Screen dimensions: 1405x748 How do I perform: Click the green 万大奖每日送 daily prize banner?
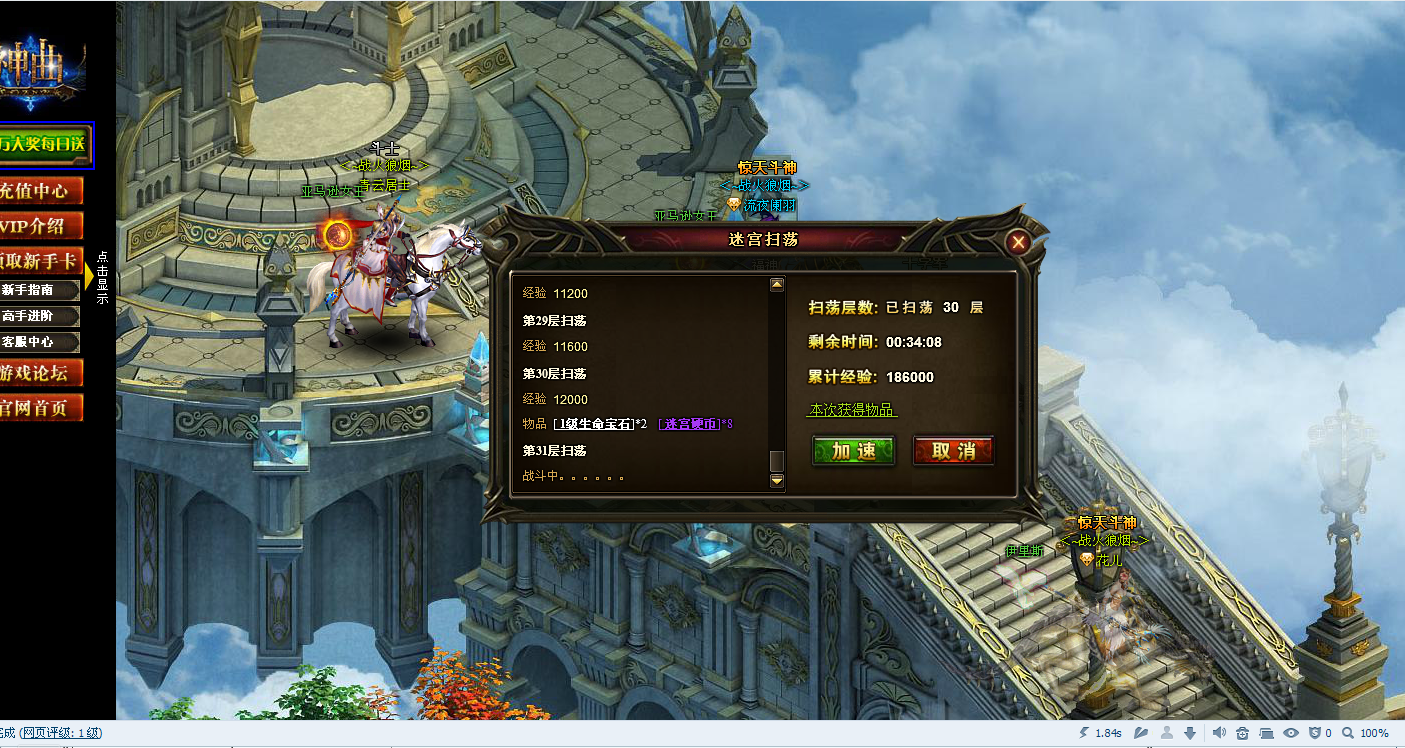tap(45, 145)
